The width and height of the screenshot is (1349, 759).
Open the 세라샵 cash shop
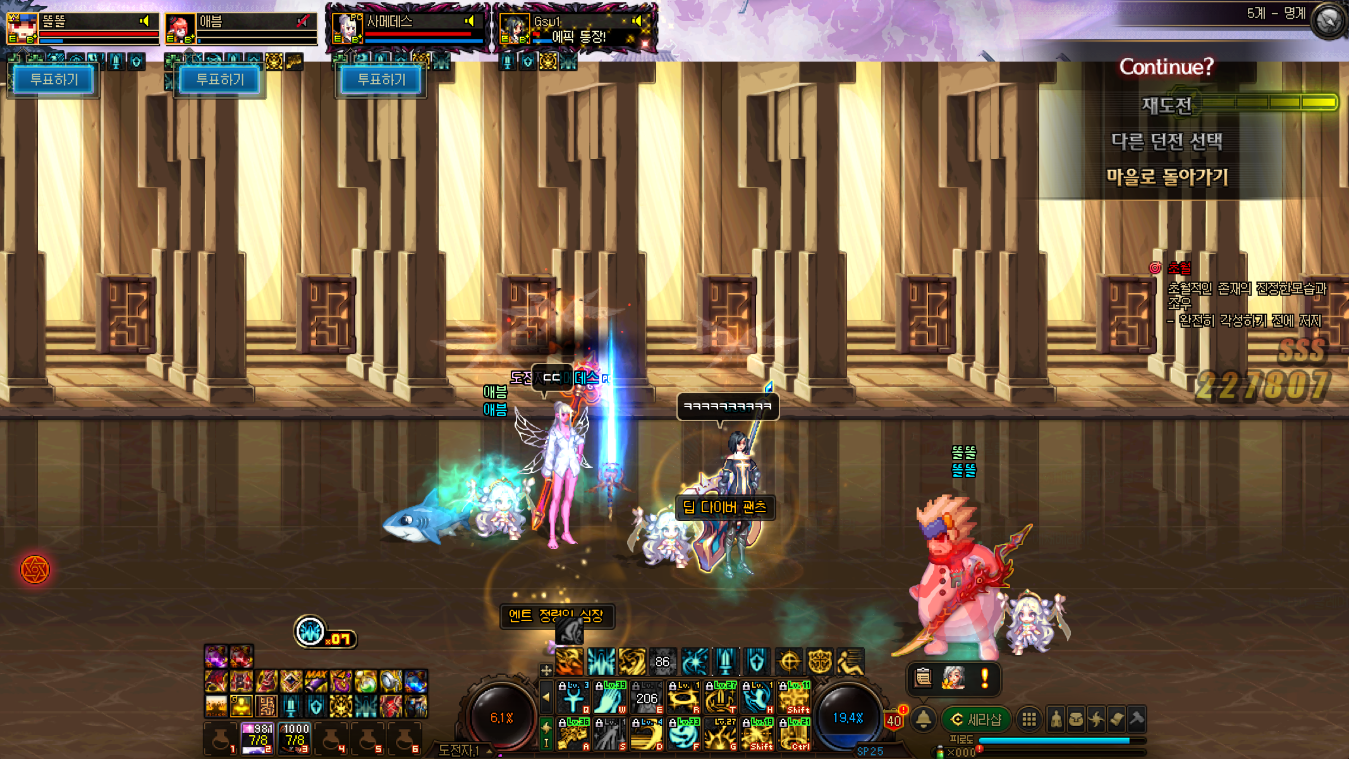pos(977,719)
